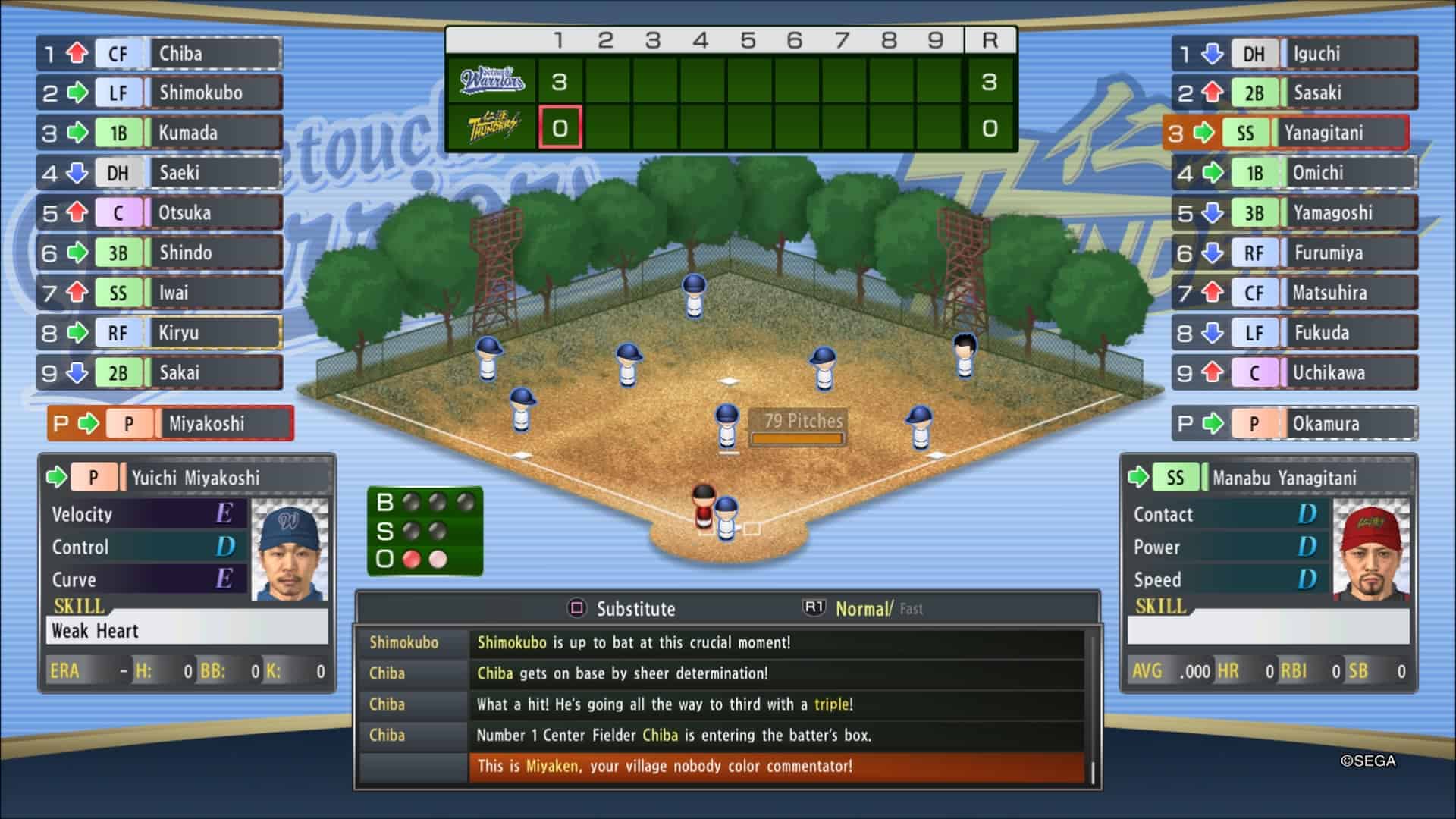The height and width of the screenshot is (819, 1456).
Task: Choose designated hitter Iguchi's row
Action: click(x=1295, y=54)
